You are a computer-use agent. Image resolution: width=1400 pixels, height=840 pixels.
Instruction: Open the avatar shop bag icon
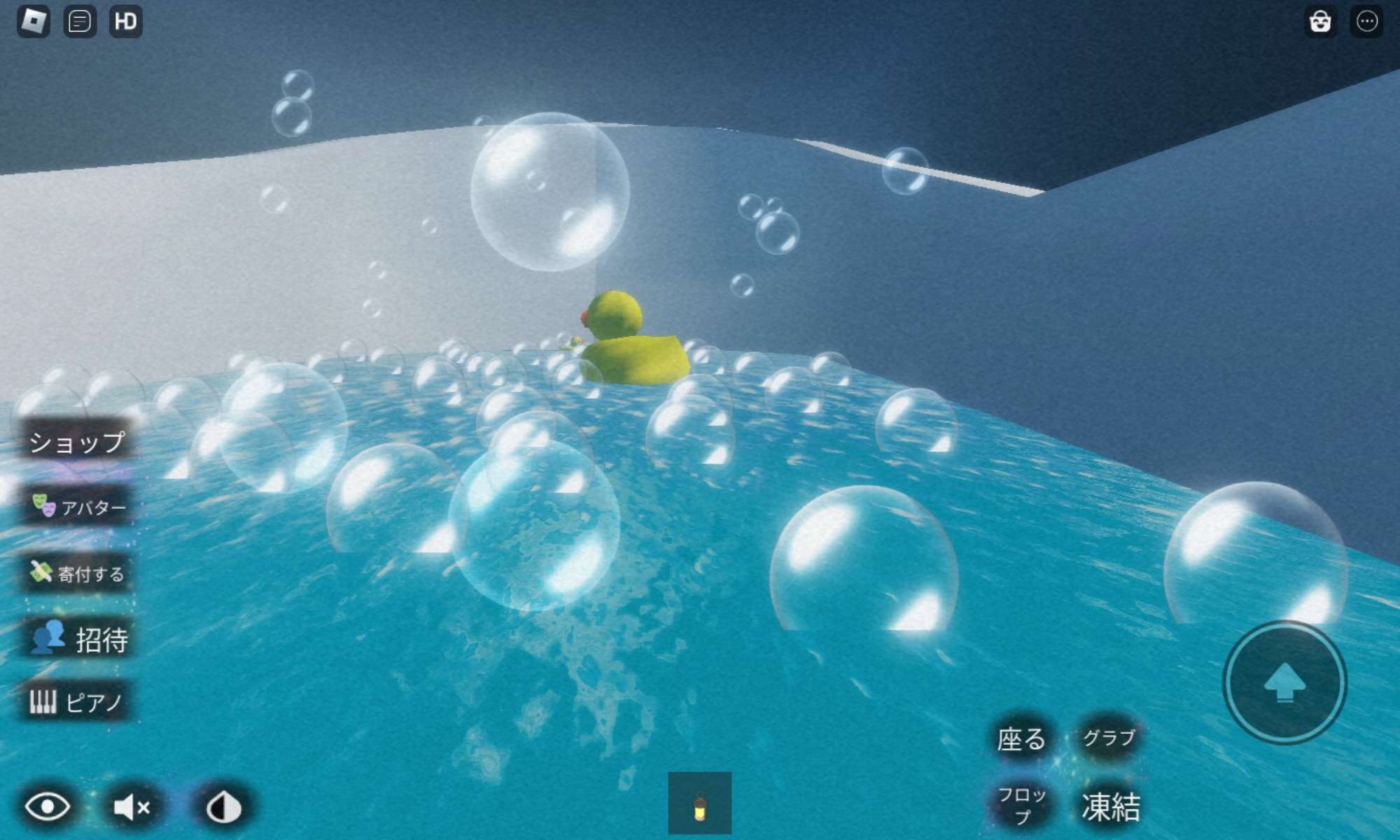tap(1320, 22)
